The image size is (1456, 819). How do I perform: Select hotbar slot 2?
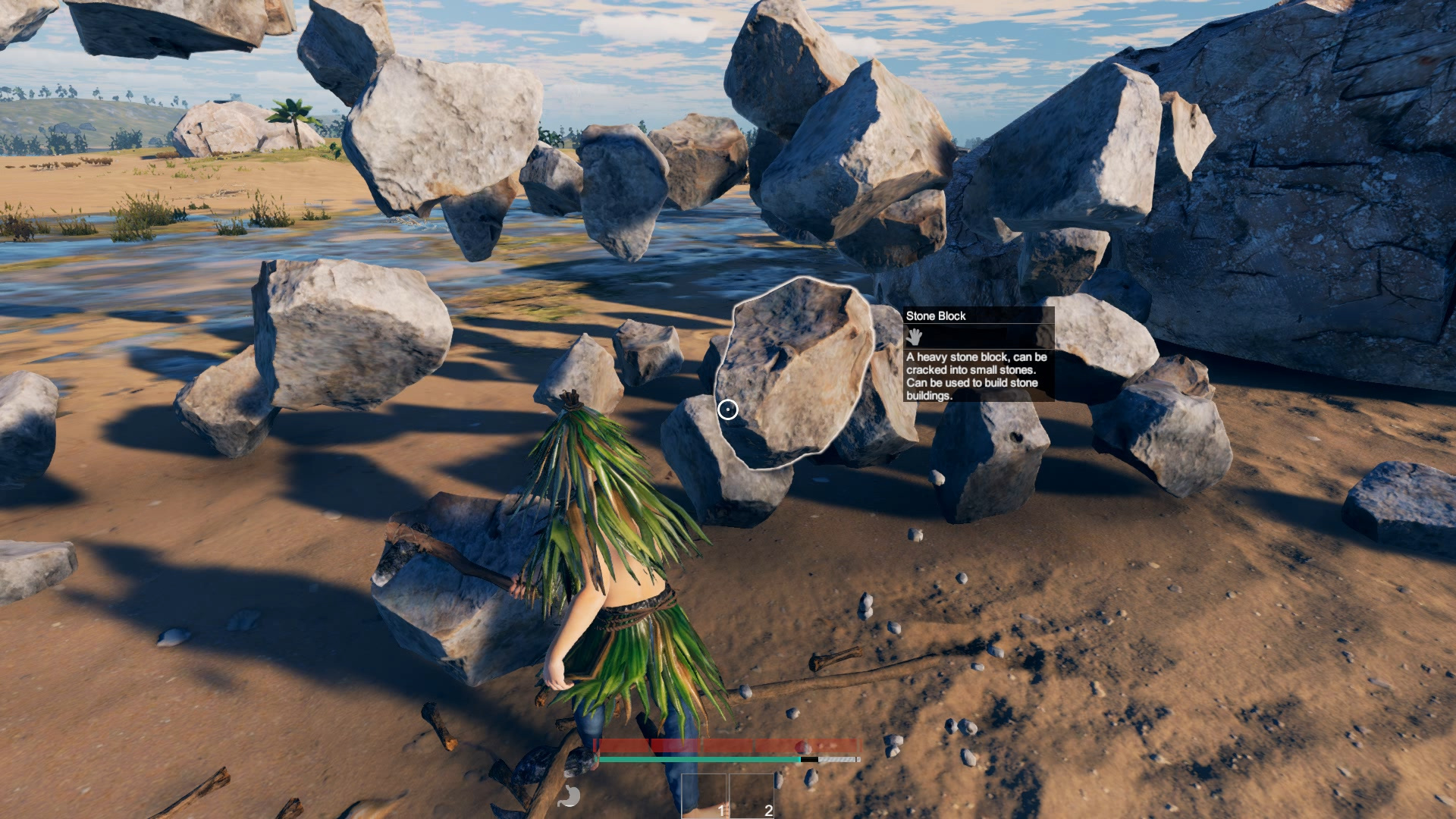point(752,796)
